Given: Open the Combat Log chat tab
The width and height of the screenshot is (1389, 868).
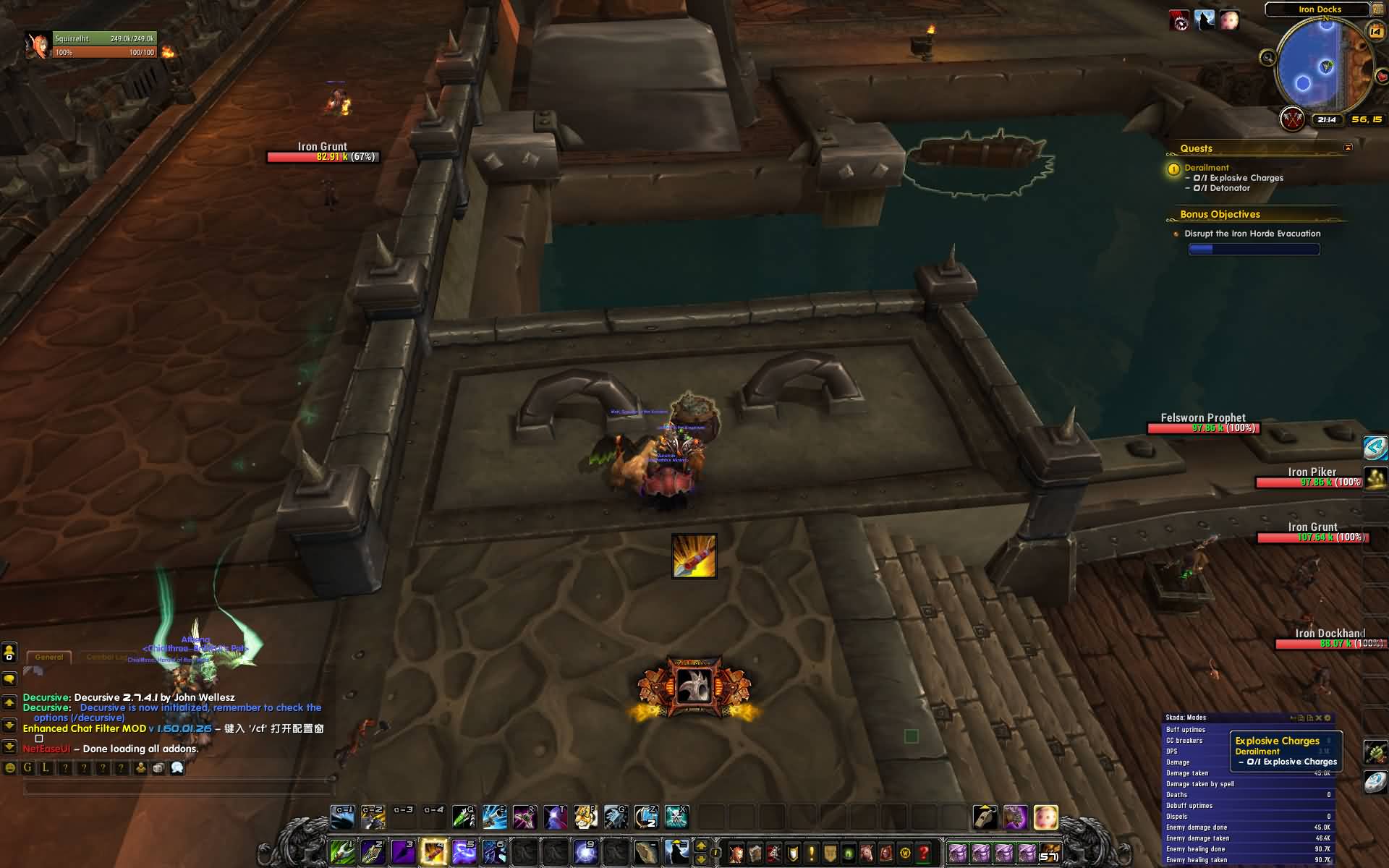Looking at the screenshot, I should [x=106, y=657].
